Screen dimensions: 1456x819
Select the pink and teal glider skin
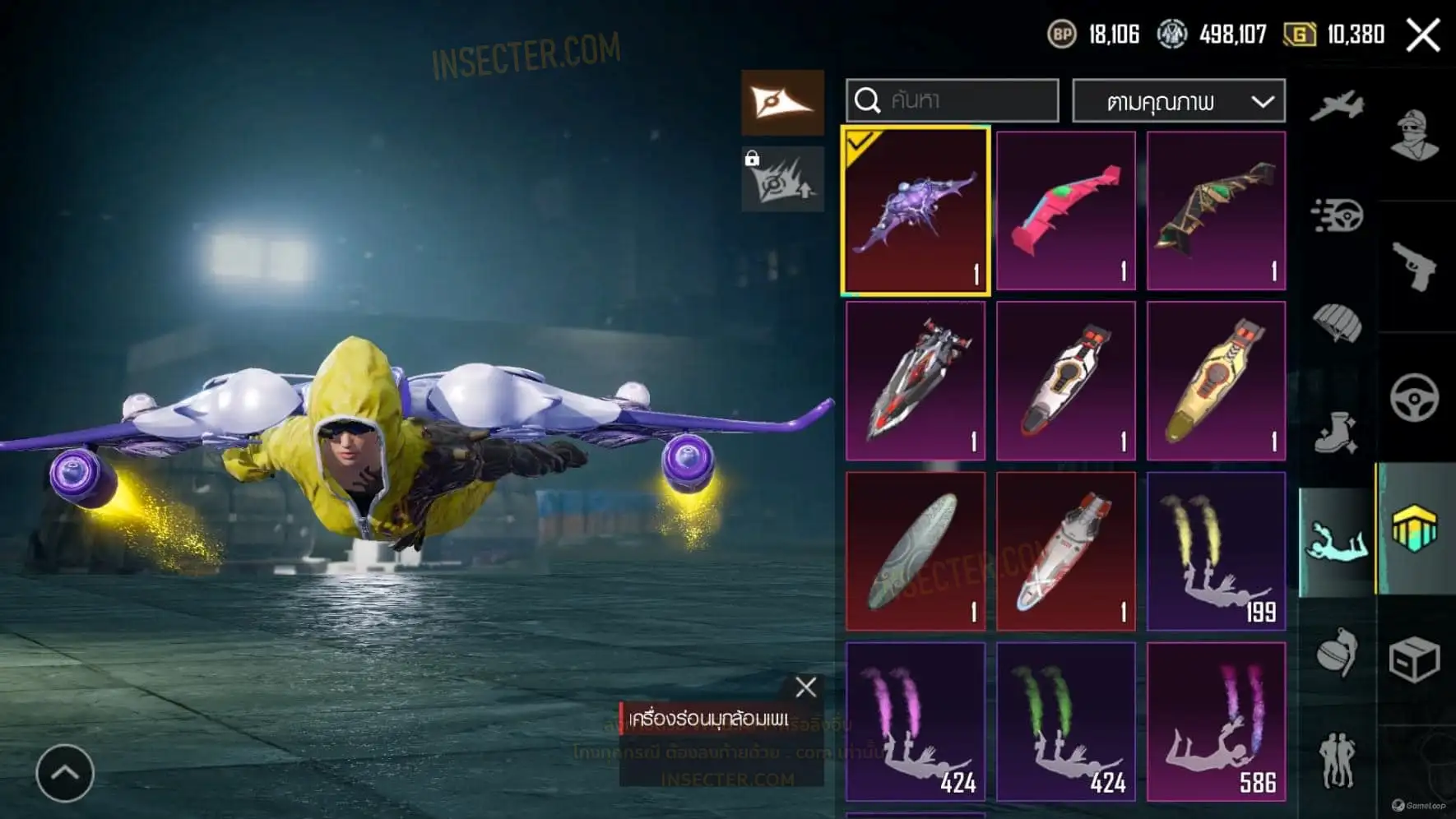pyautogui.click(x=1066, y=211)
